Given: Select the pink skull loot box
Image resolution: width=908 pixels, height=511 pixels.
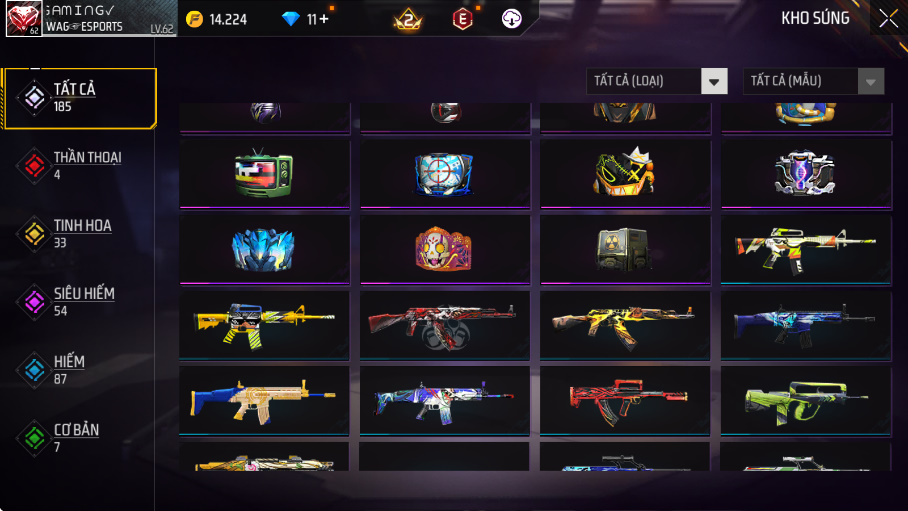Looking at the screenshot, I should [444, 248].
